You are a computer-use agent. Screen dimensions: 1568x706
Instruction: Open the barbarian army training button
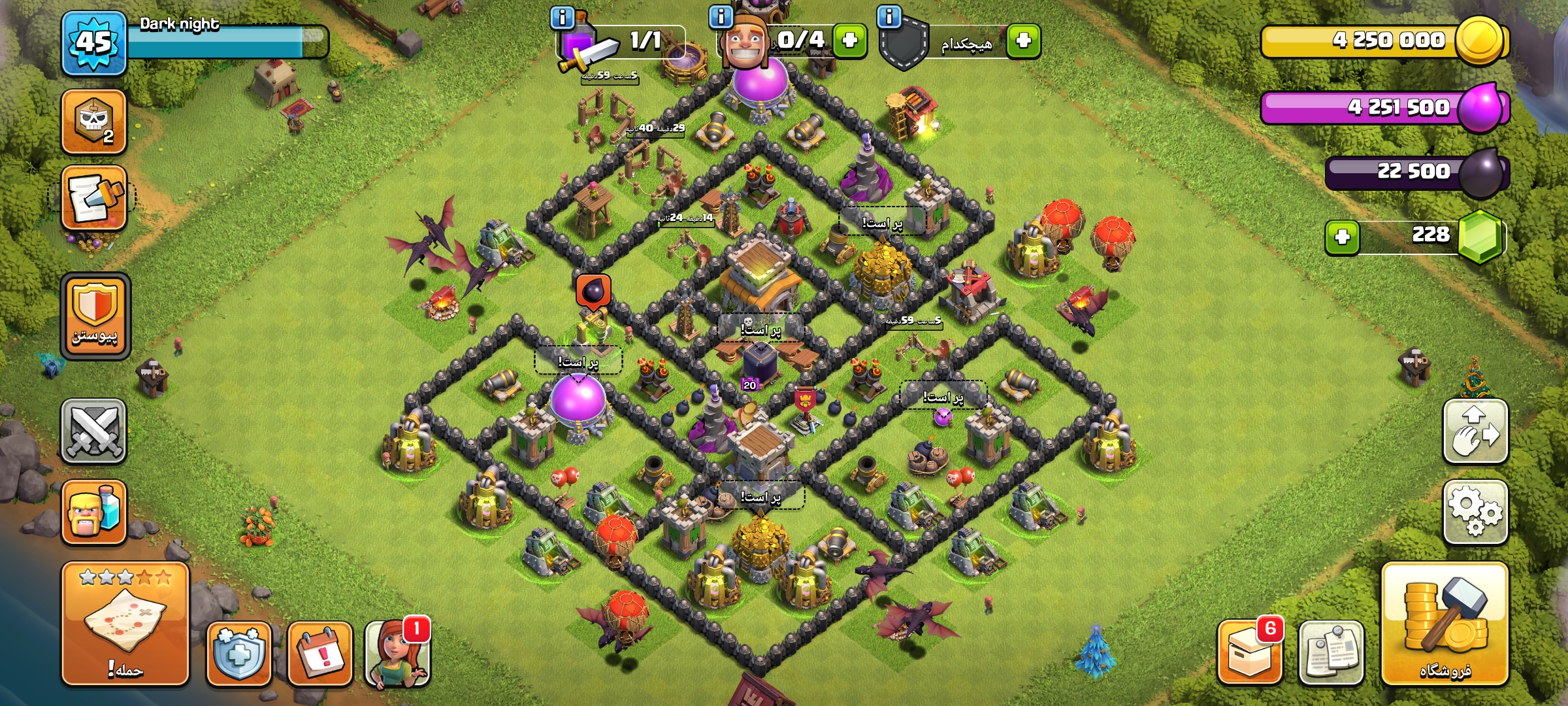94,512
